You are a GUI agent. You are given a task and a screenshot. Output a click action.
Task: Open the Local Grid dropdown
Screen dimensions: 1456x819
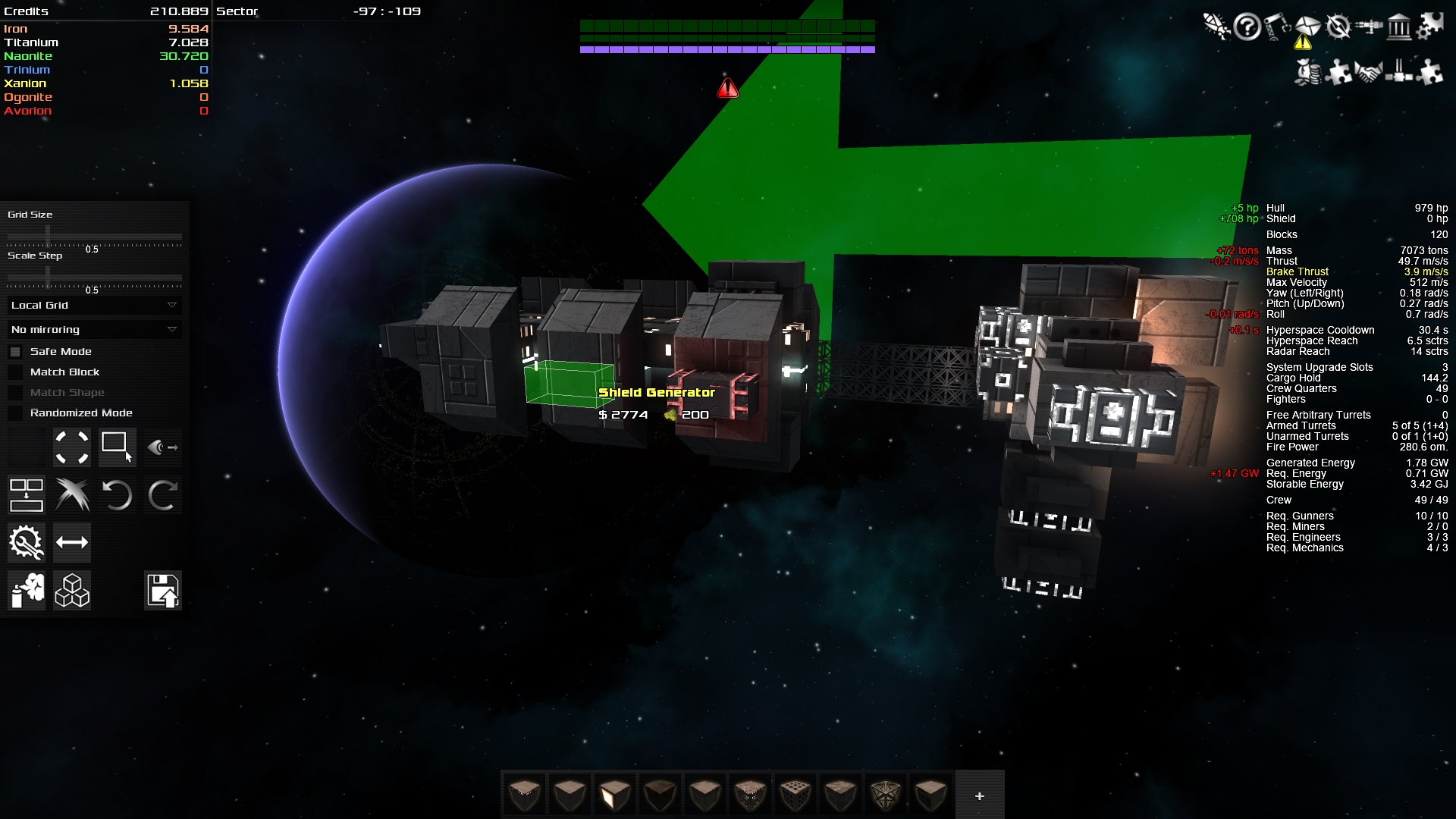coord(93,305)
